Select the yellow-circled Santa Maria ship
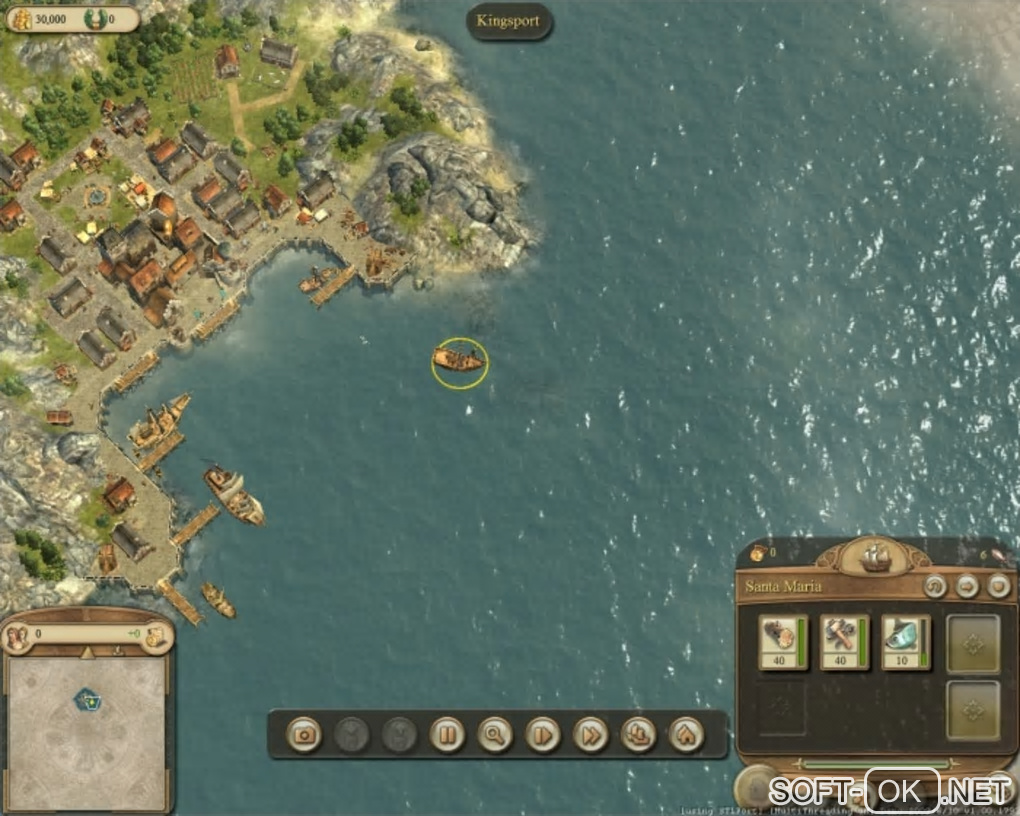1020x816 pixels. [x=459, y=360]
